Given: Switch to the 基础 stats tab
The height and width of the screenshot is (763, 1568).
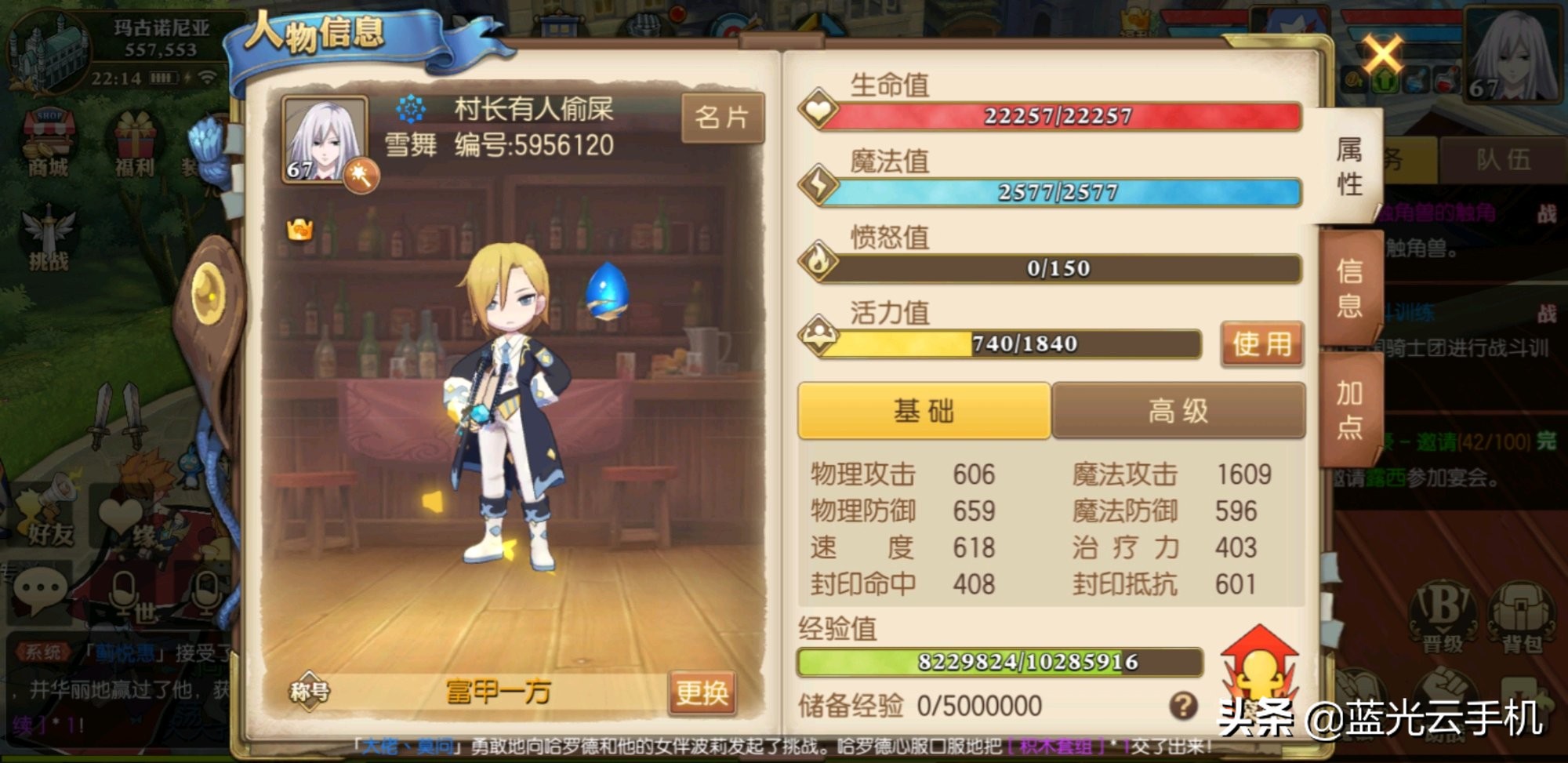Looking at the screenshot, I should (924, 411).
